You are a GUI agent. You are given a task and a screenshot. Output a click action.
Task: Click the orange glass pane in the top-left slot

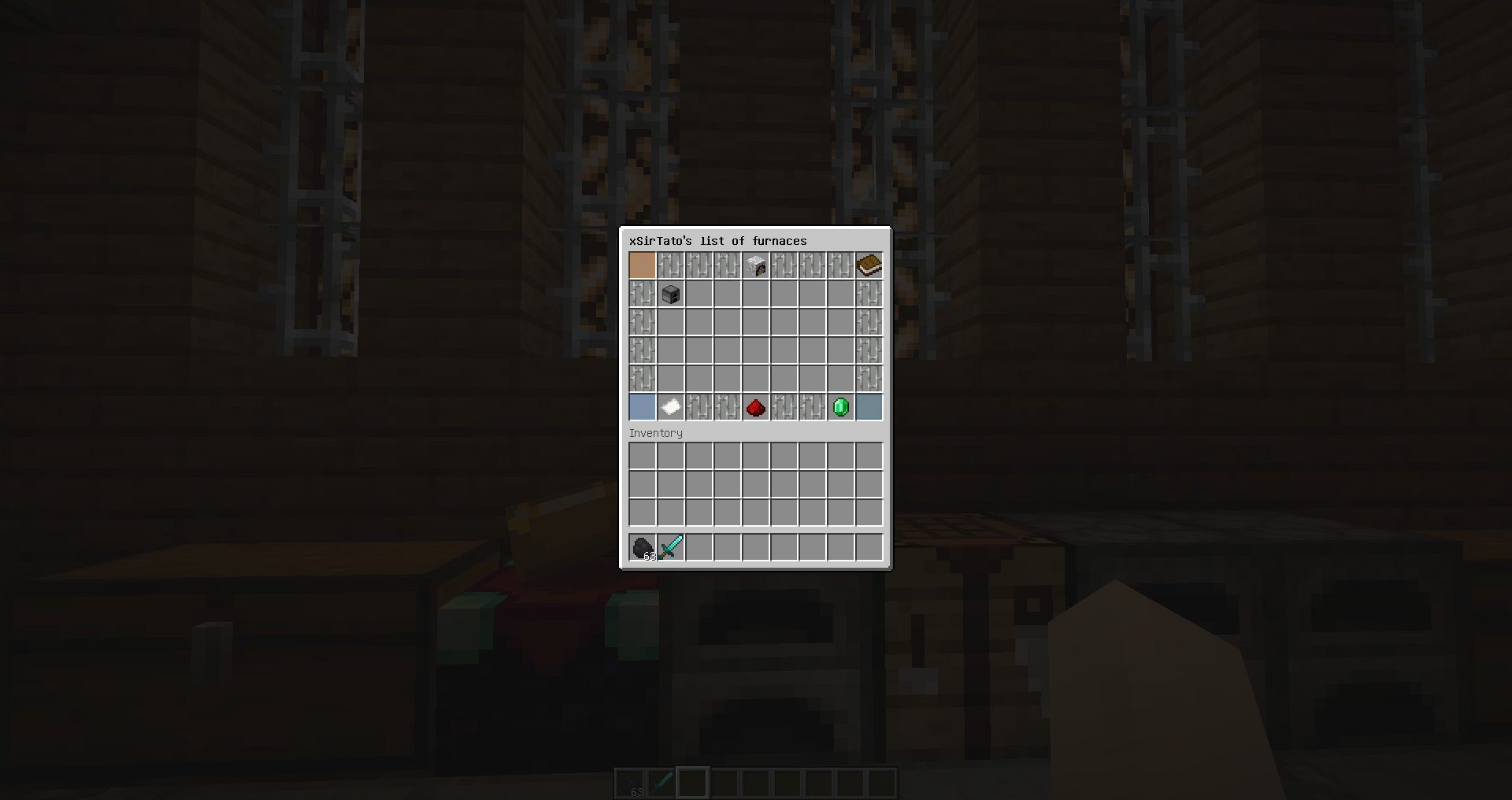click(642, 265)
